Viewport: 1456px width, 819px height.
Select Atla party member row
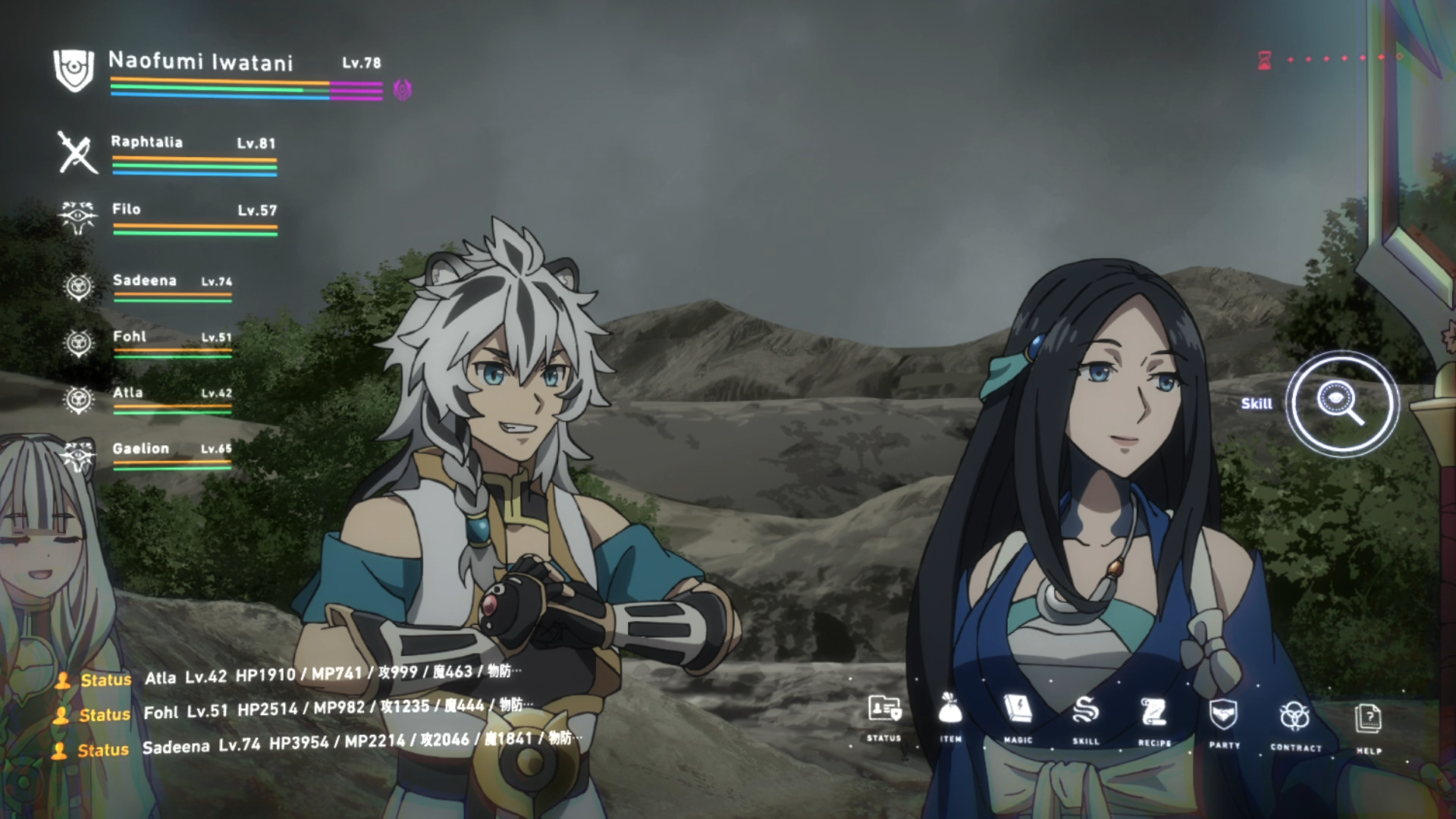click(x=128, y=393)
